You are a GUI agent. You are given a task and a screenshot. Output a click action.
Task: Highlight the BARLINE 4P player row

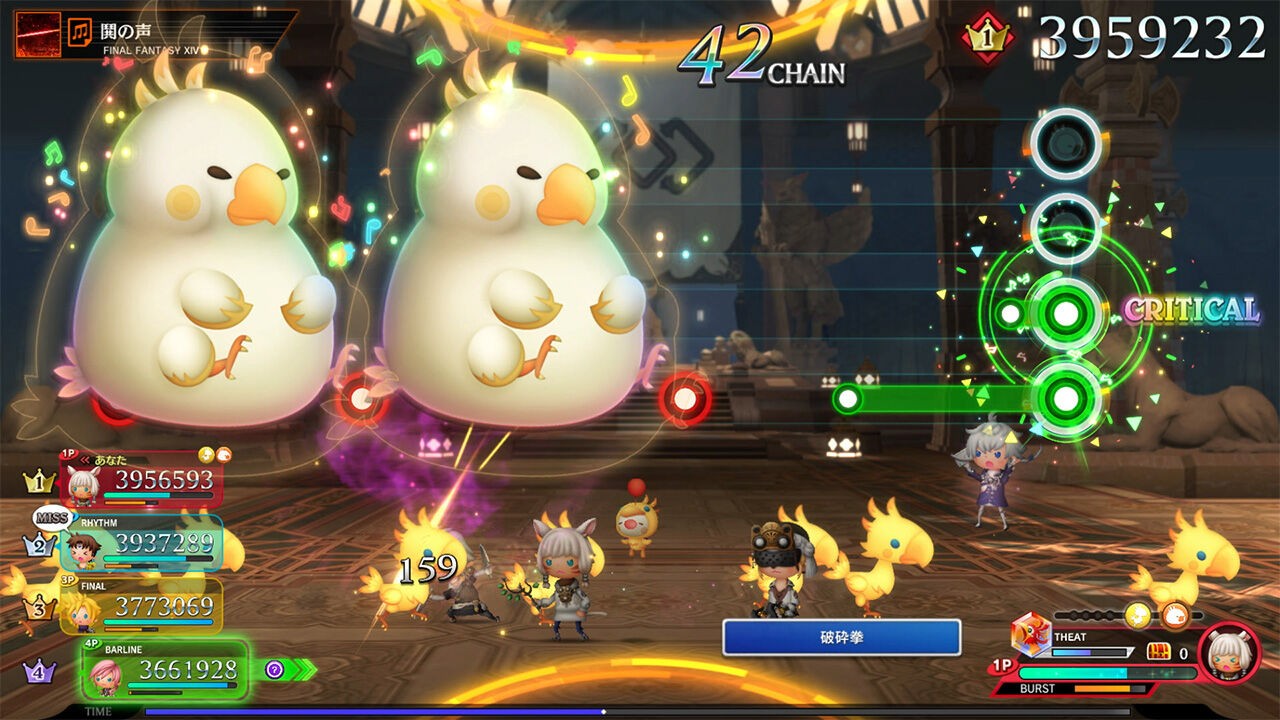coord(165,669)
